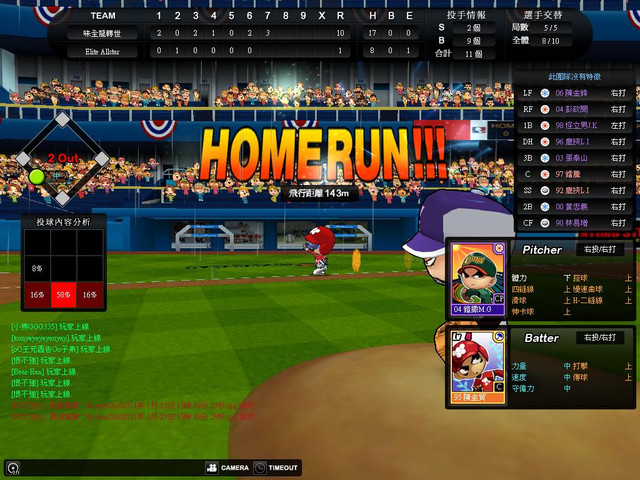Call a TIMEOUT

[276, 467]
